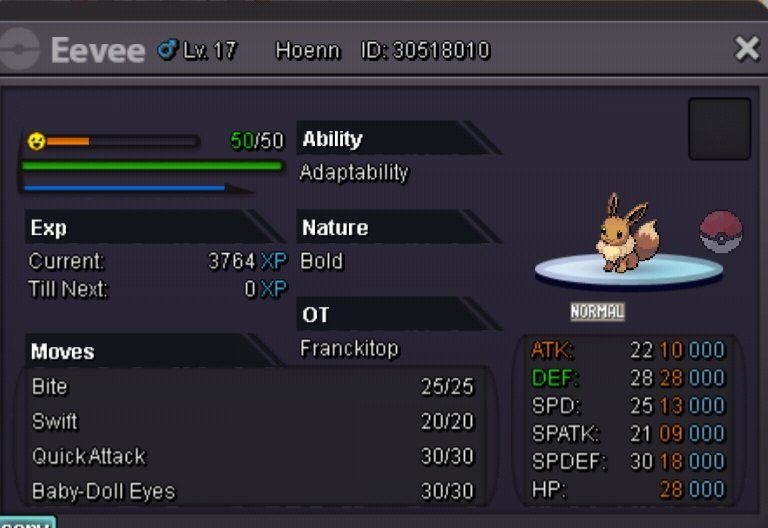Select the Baby-Doll Eyes move

(252, 491)
